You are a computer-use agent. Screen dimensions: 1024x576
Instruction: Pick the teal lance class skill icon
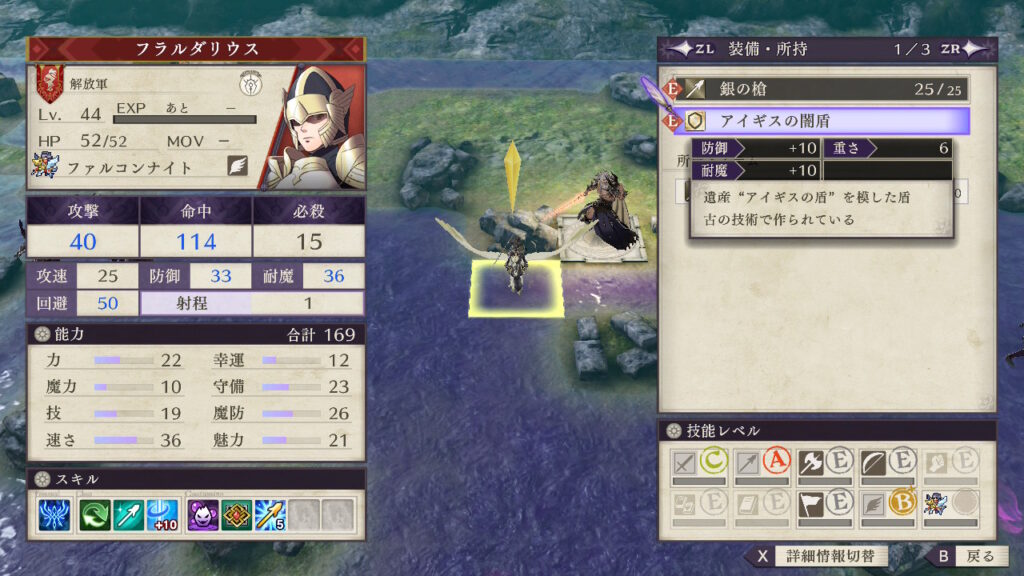128,514
